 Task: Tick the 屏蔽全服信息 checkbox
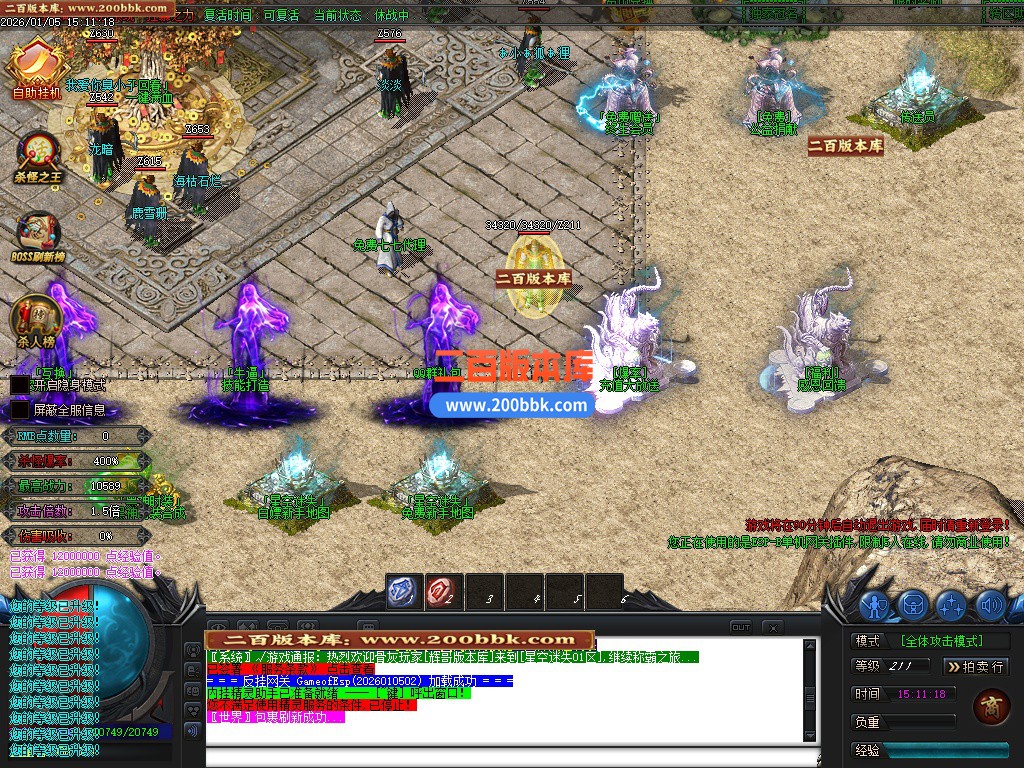(x=19, y=409)
